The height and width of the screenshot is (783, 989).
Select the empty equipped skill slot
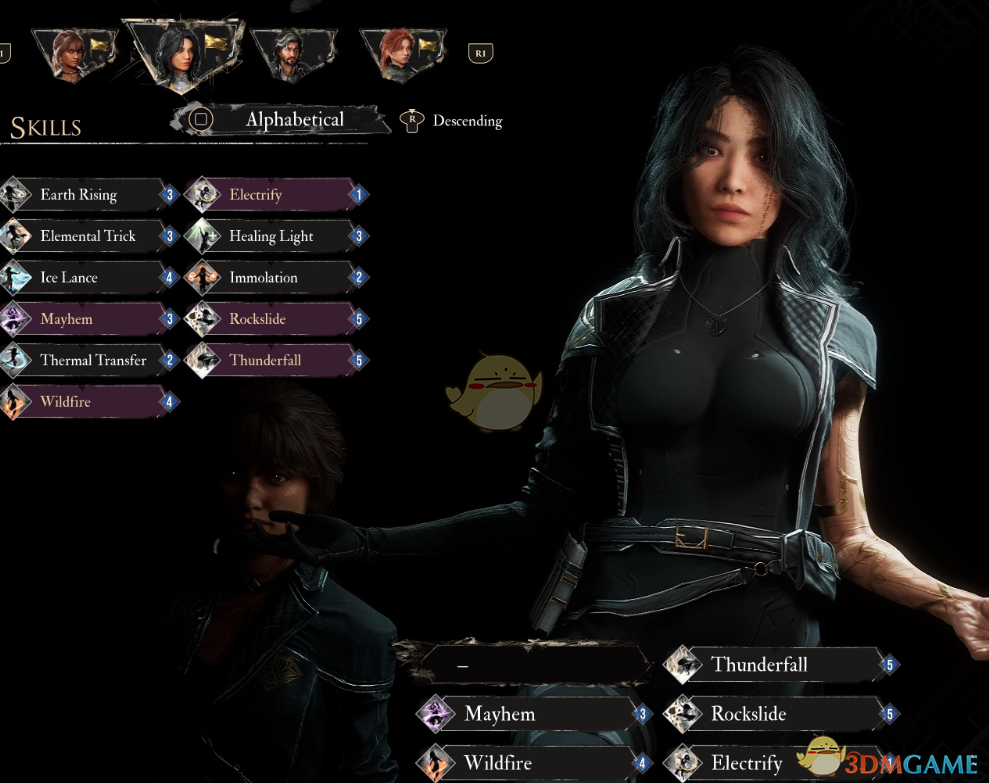tap(530, 664)
